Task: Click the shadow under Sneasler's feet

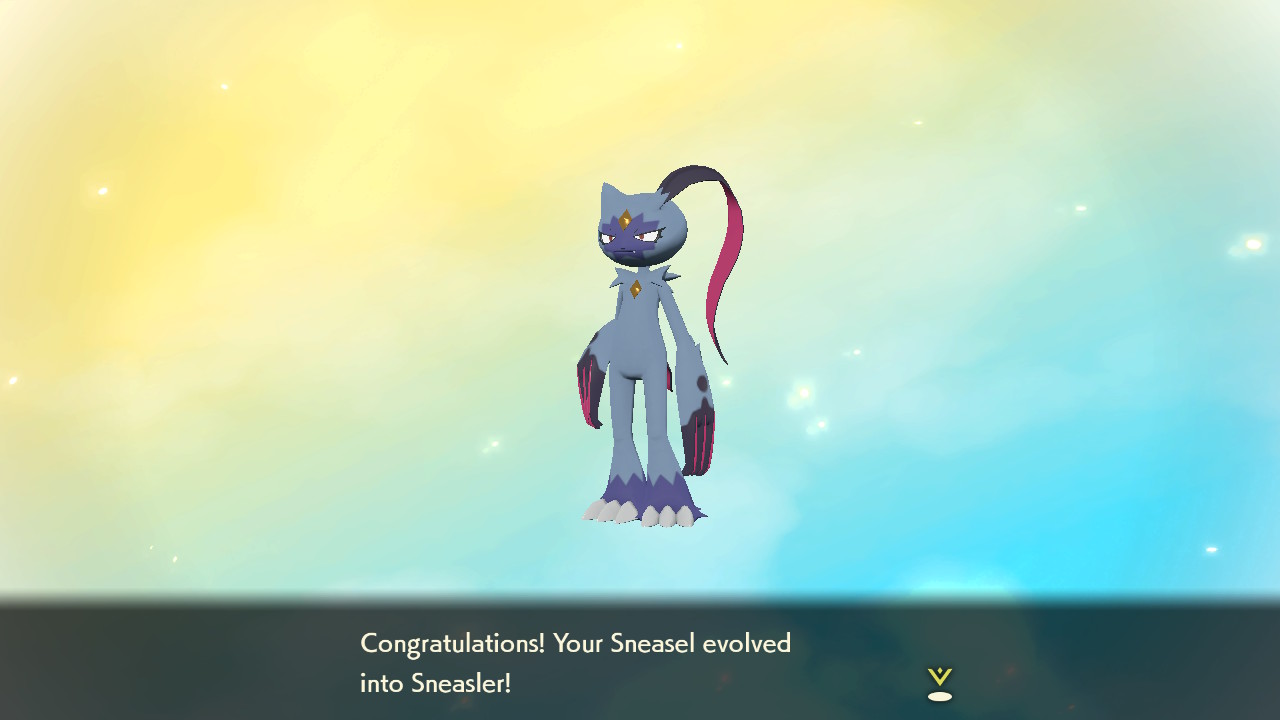Action: [640, 527]
